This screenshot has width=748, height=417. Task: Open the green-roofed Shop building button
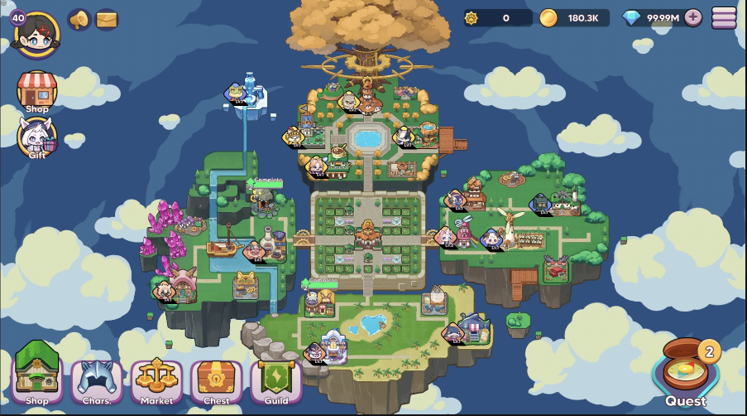pos(37,378)
